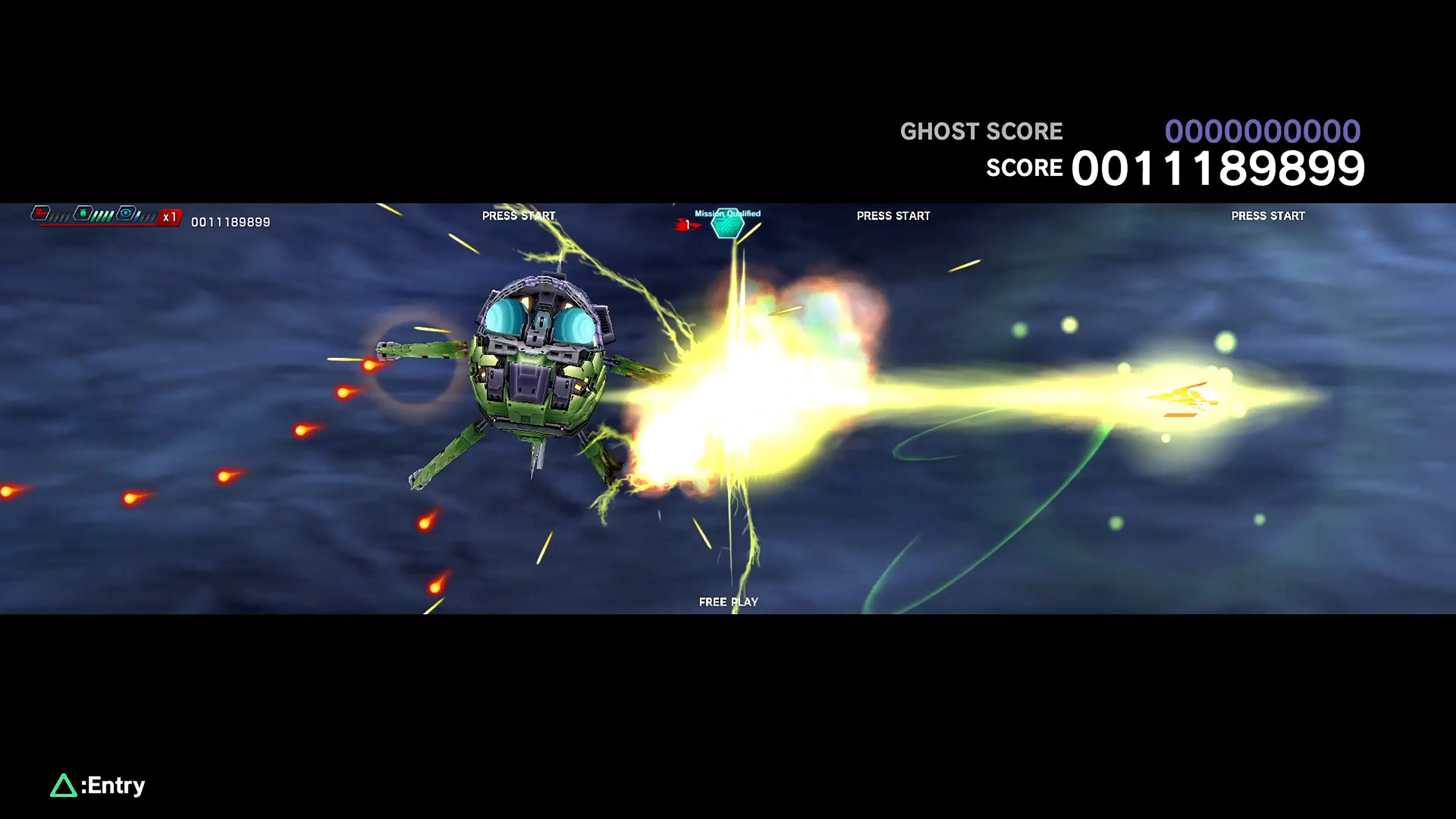
Task: Select the blue eye burst gauge icon
Action: pyautogui.click(x=126, y=214)
